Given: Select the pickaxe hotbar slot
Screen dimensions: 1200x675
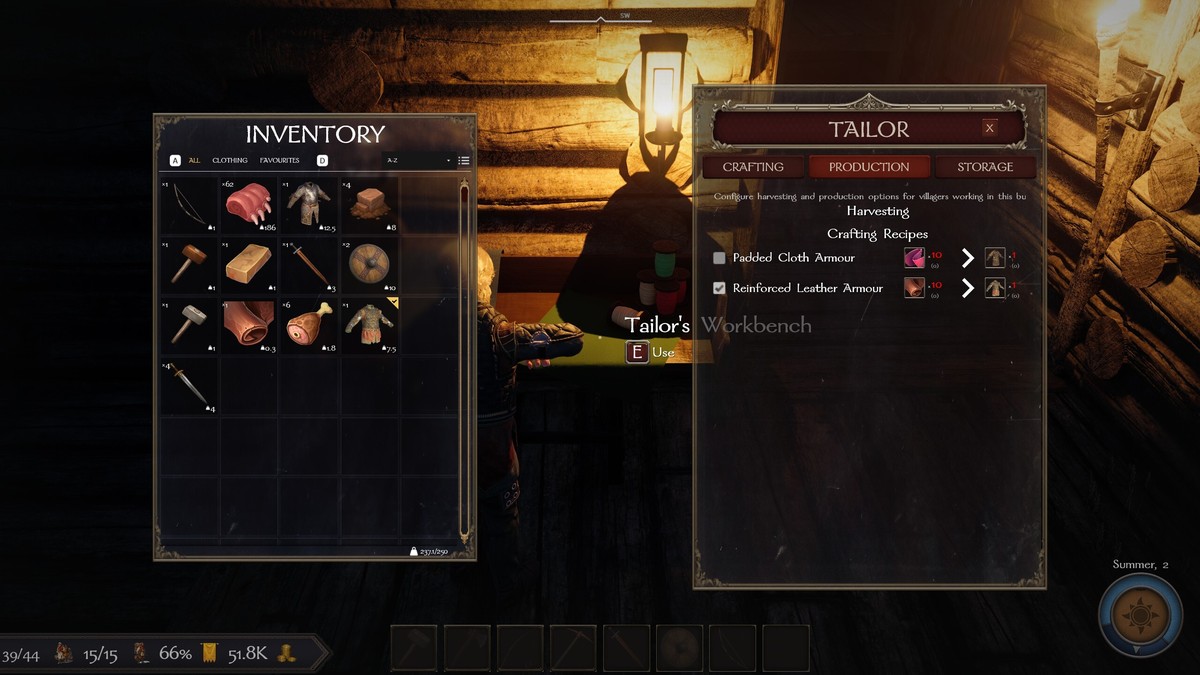Looking at the screenshot, I should point(573,648).
